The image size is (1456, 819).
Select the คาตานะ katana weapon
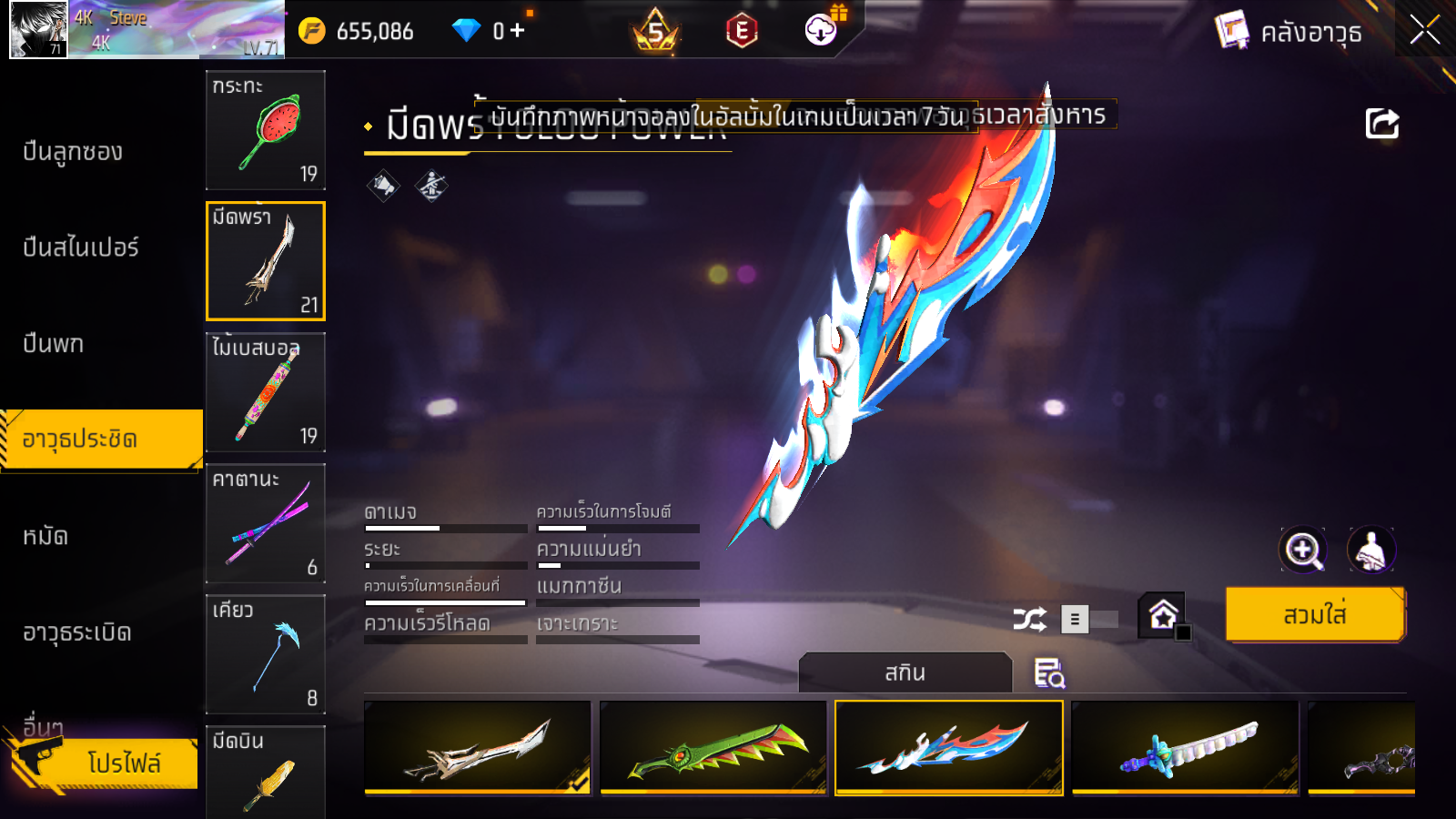tap(266, 523)
